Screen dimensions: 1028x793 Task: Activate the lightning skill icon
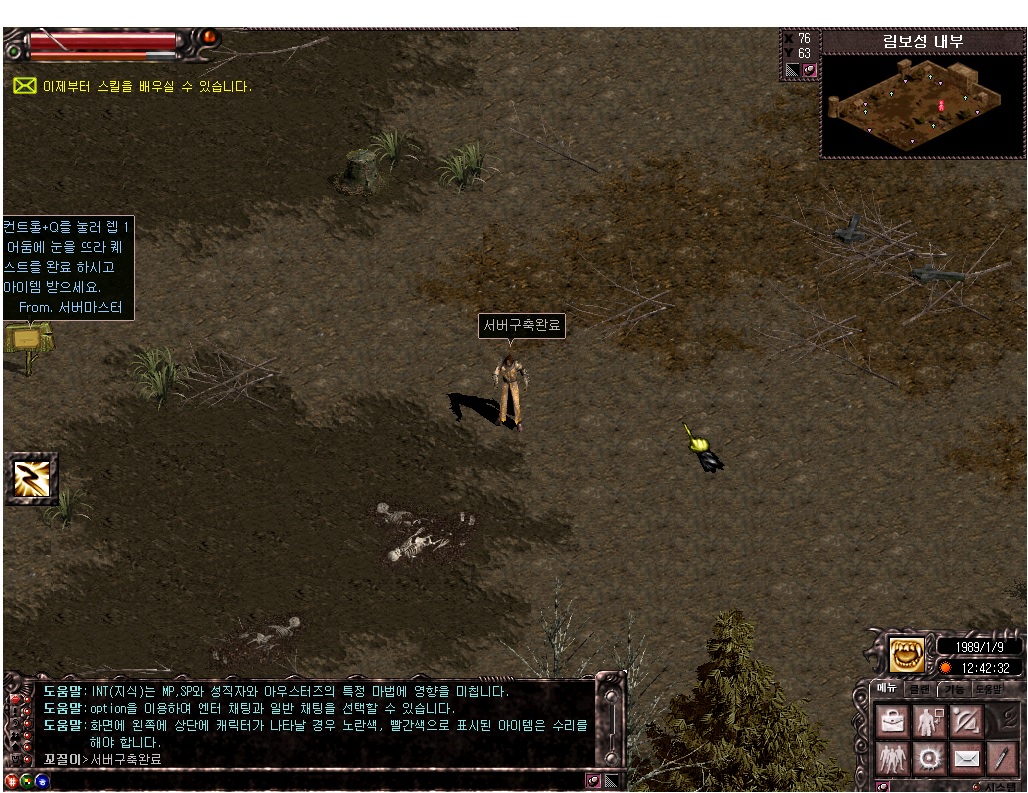point(31,478)
